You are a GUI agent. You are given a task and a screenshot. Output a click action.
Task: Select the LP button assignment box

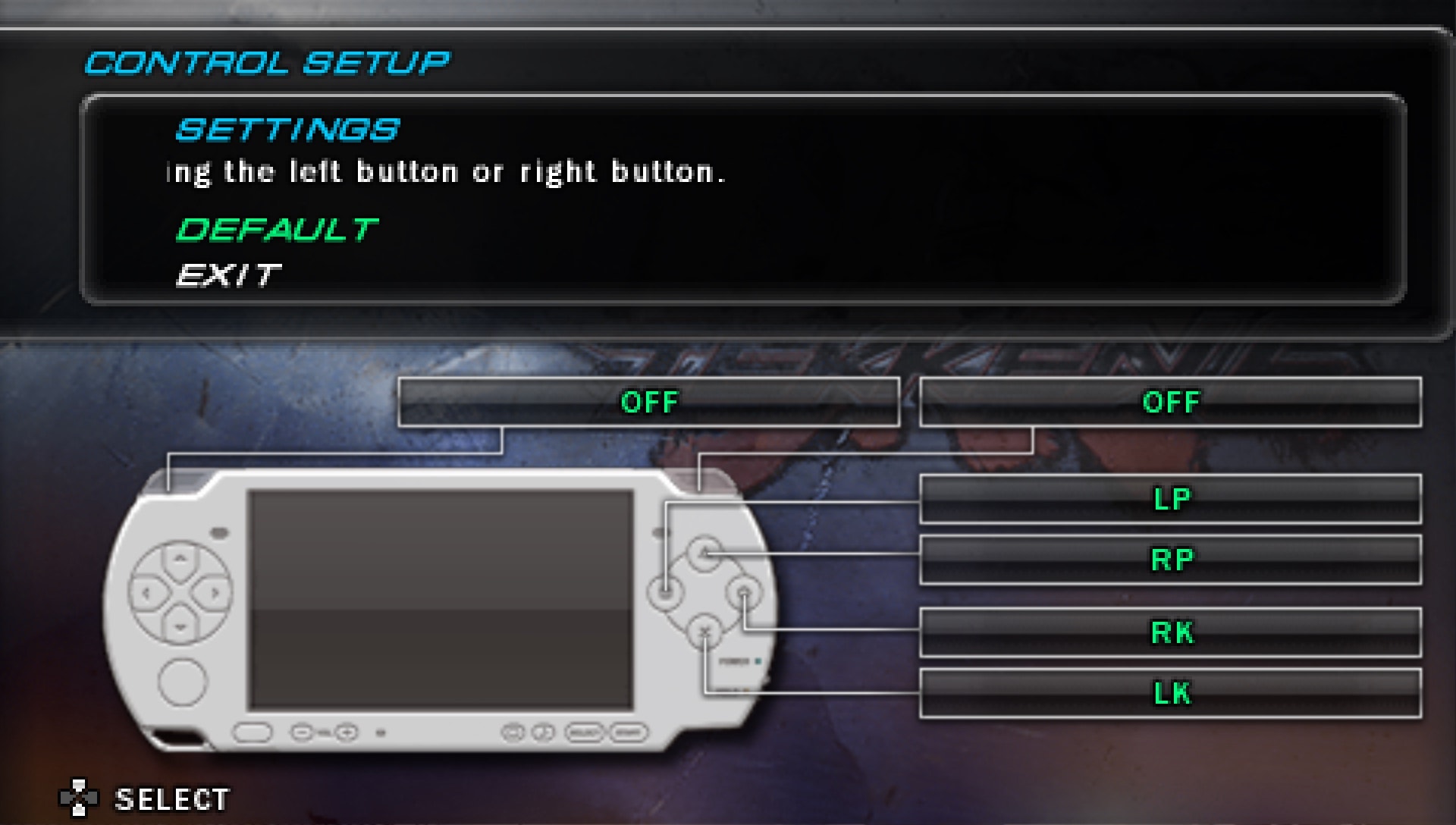(x=1170, y=500)
